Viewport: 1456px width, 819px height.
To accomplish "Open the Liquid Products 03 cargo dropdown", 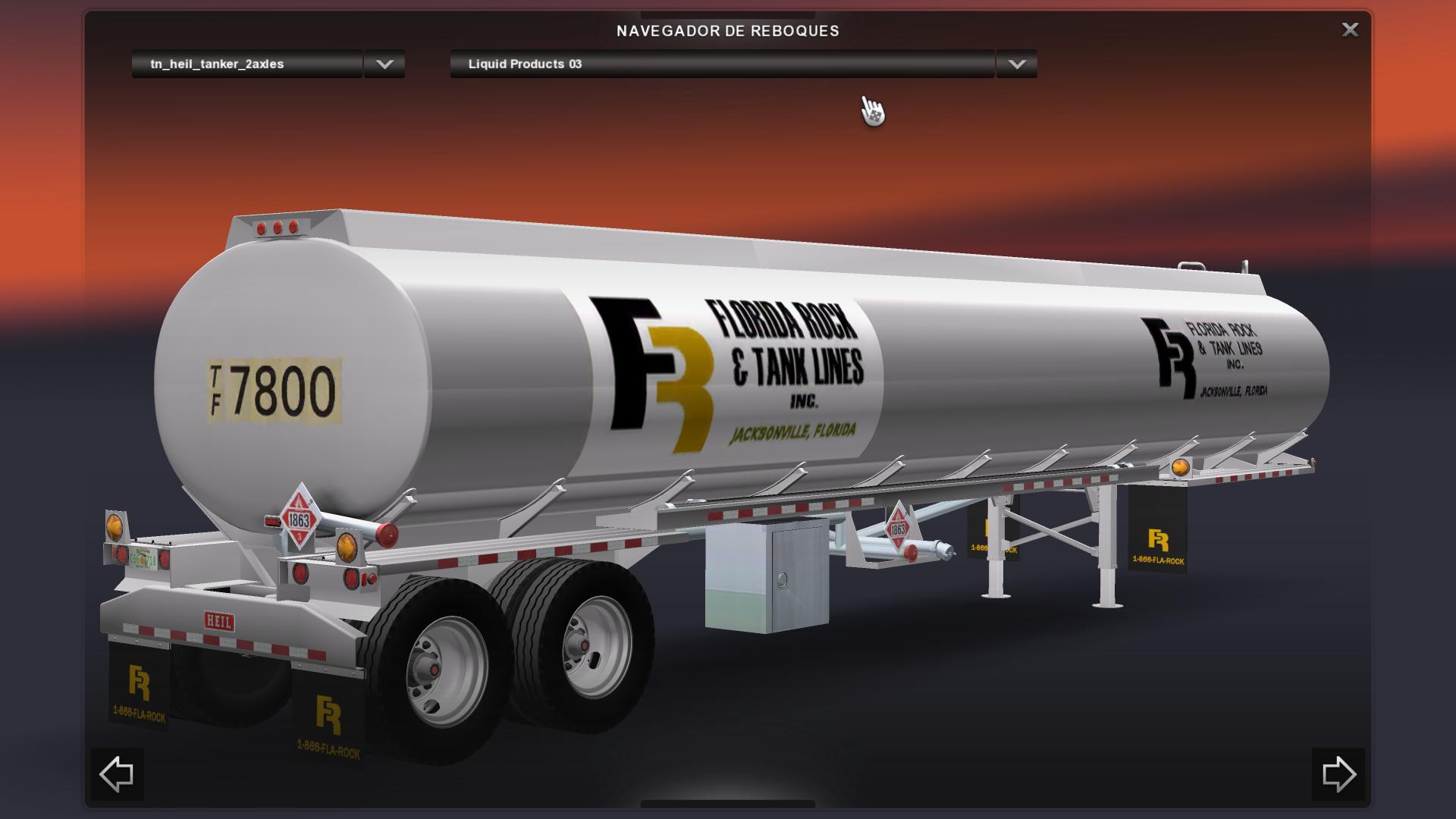I will click(x=722, y=64).
